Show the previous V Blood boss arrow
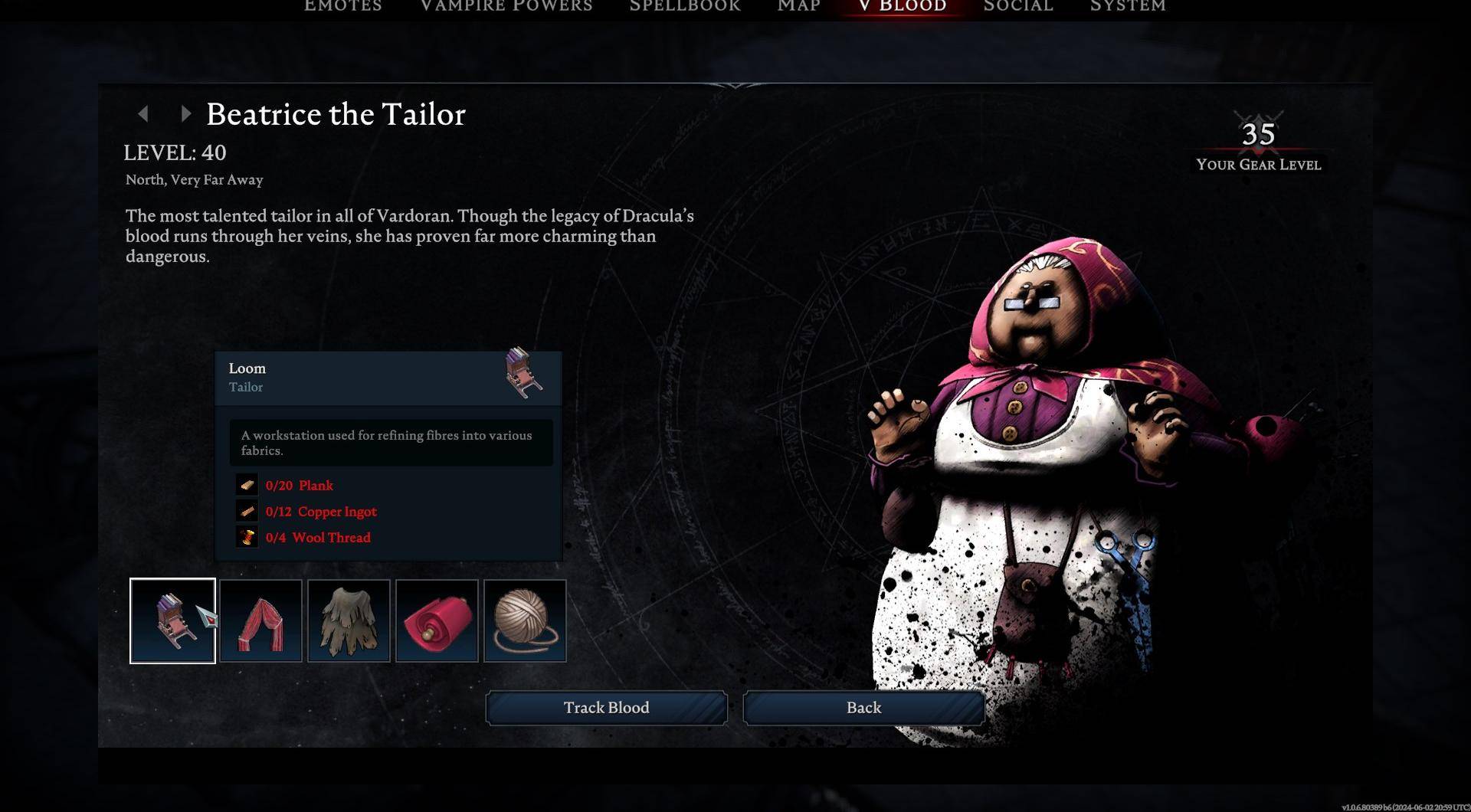 point(143,114)
